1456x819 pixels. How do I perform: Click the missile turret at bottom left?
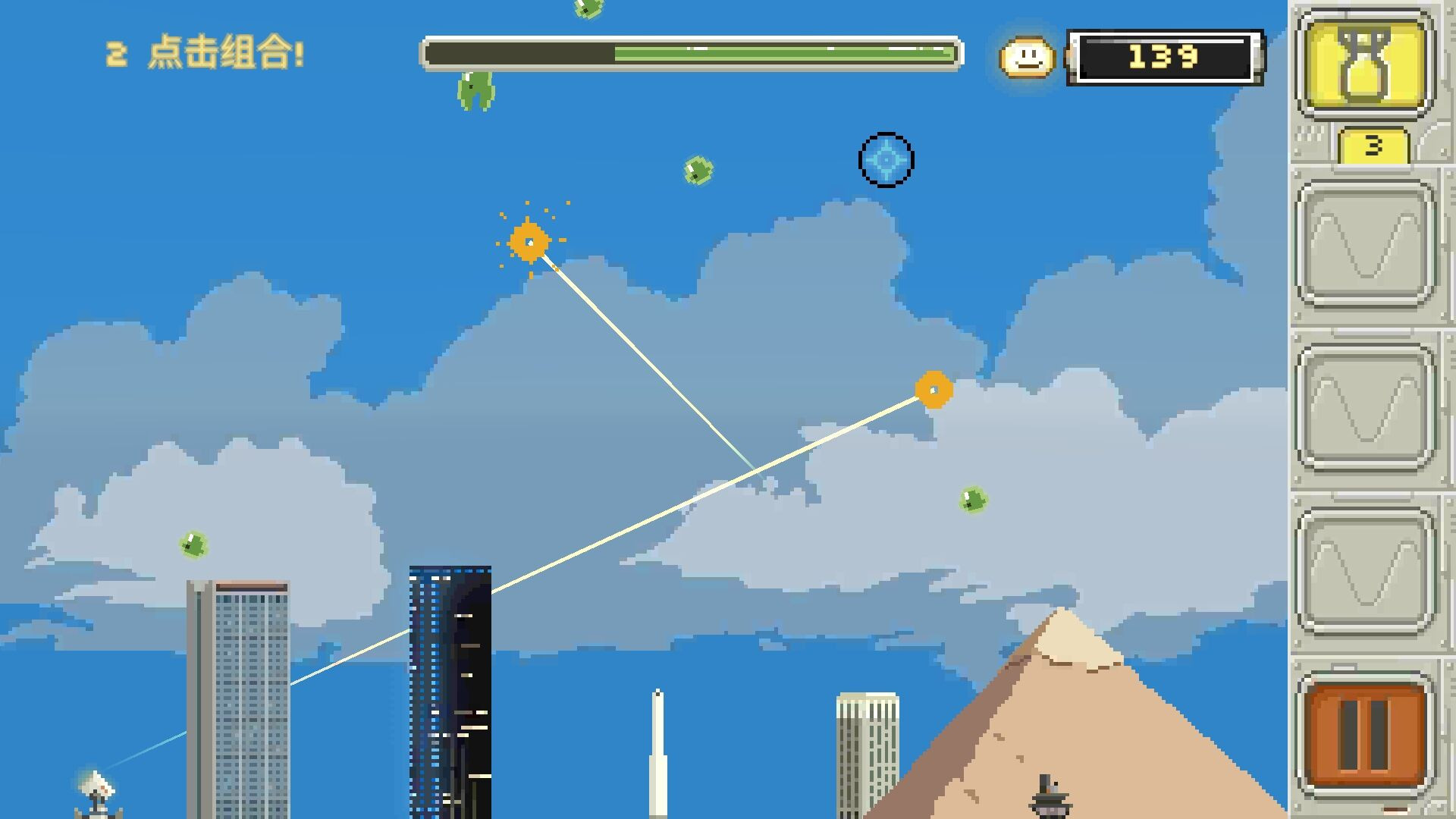click(95, 789)
